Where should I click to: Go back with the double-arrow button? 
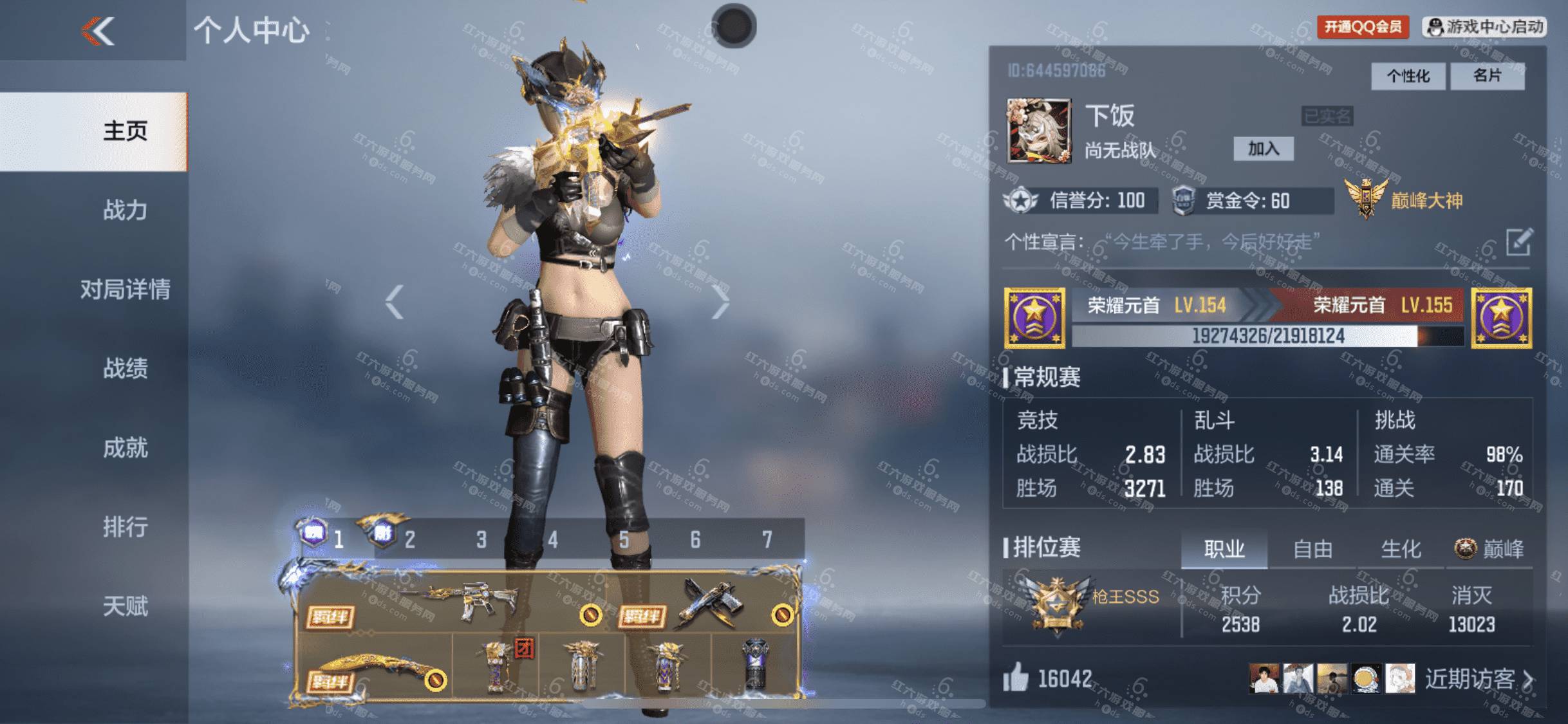pos(98,31)
